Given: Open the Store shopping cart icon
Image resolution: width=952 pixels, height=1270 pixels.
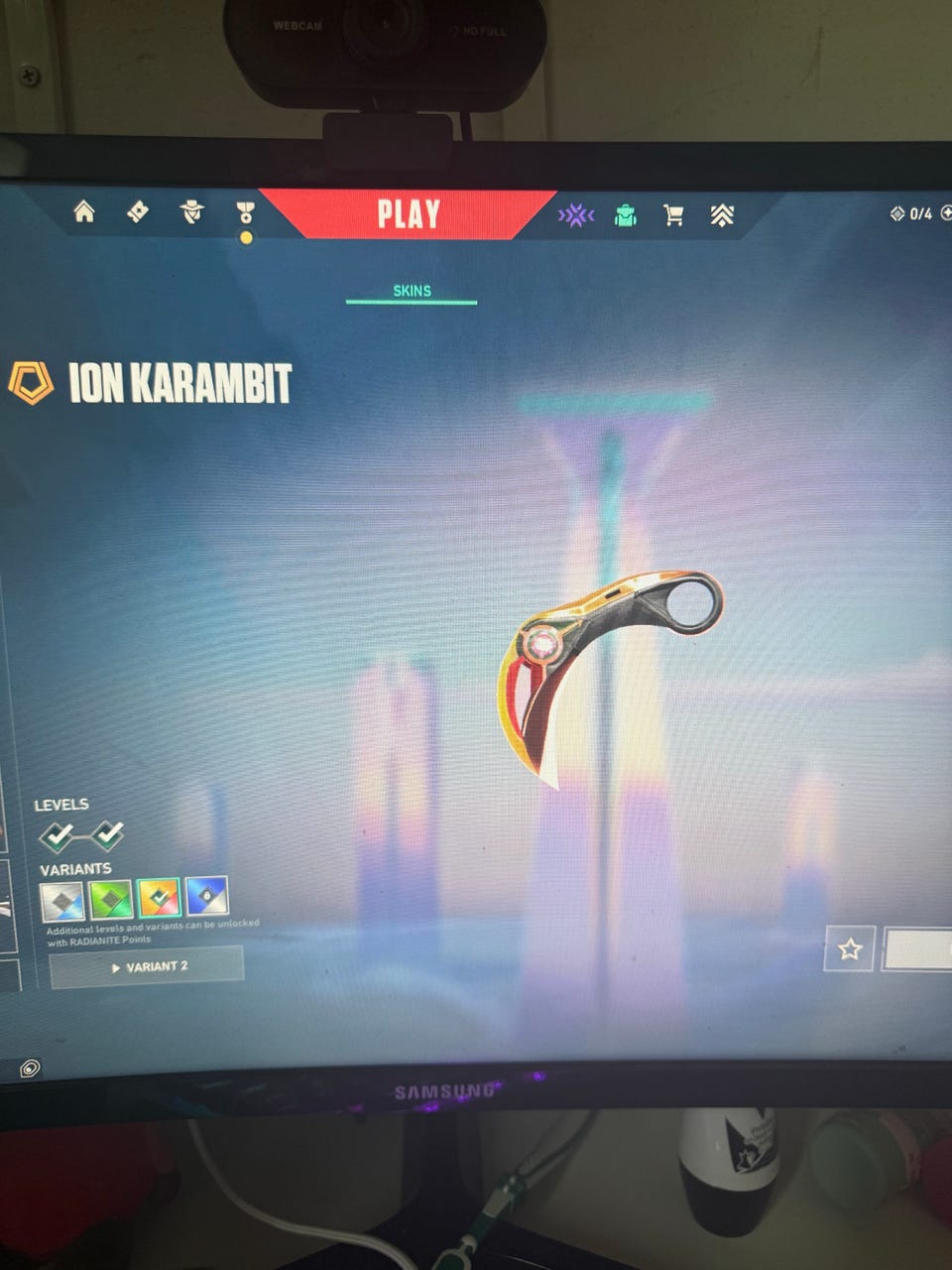Looking at the screenshot, I should (x=673, y=215).
